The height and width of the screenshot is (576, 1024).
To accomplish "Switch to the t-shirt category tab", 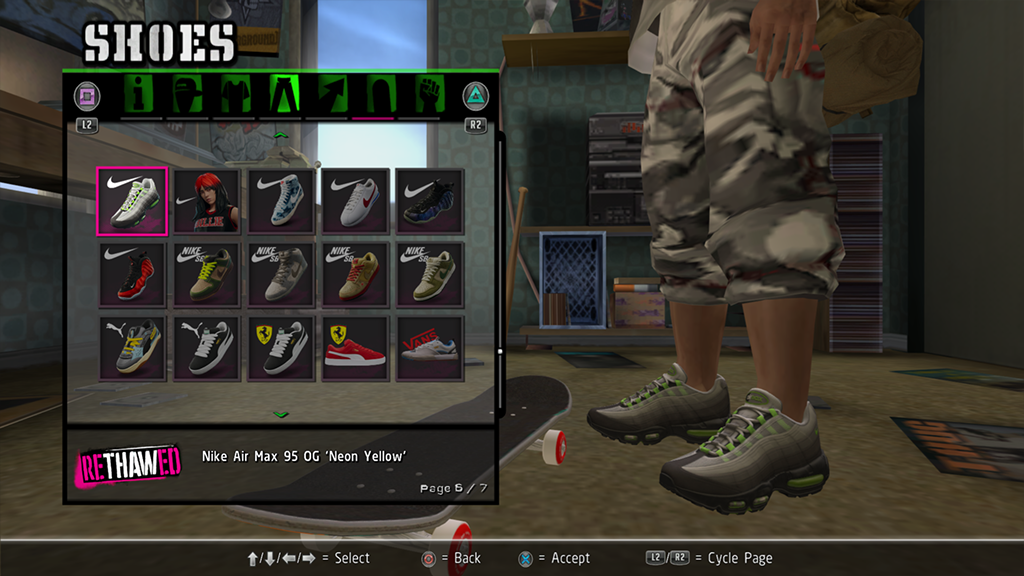I will click(x=234, y=95).
